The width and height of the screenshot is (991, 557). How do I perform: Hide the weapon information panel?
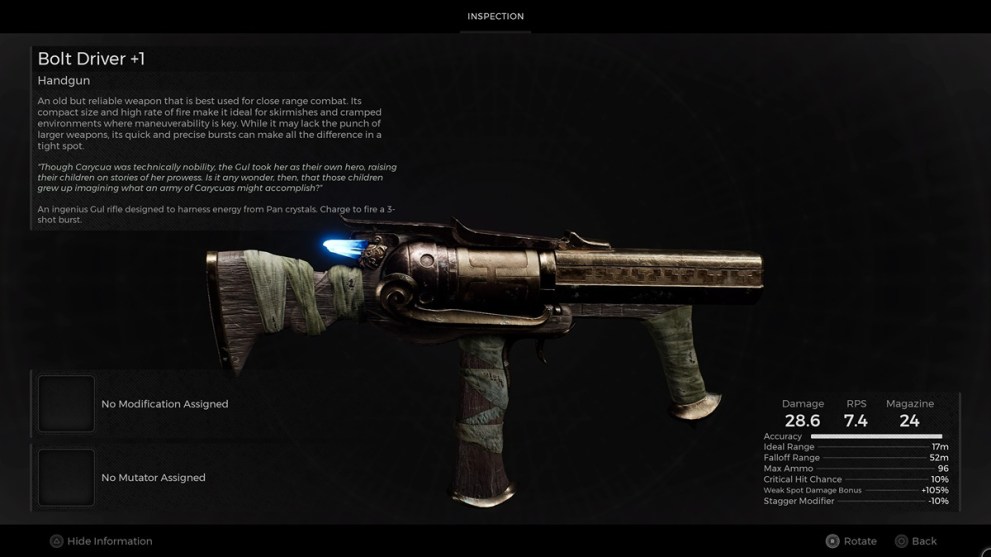100,541
